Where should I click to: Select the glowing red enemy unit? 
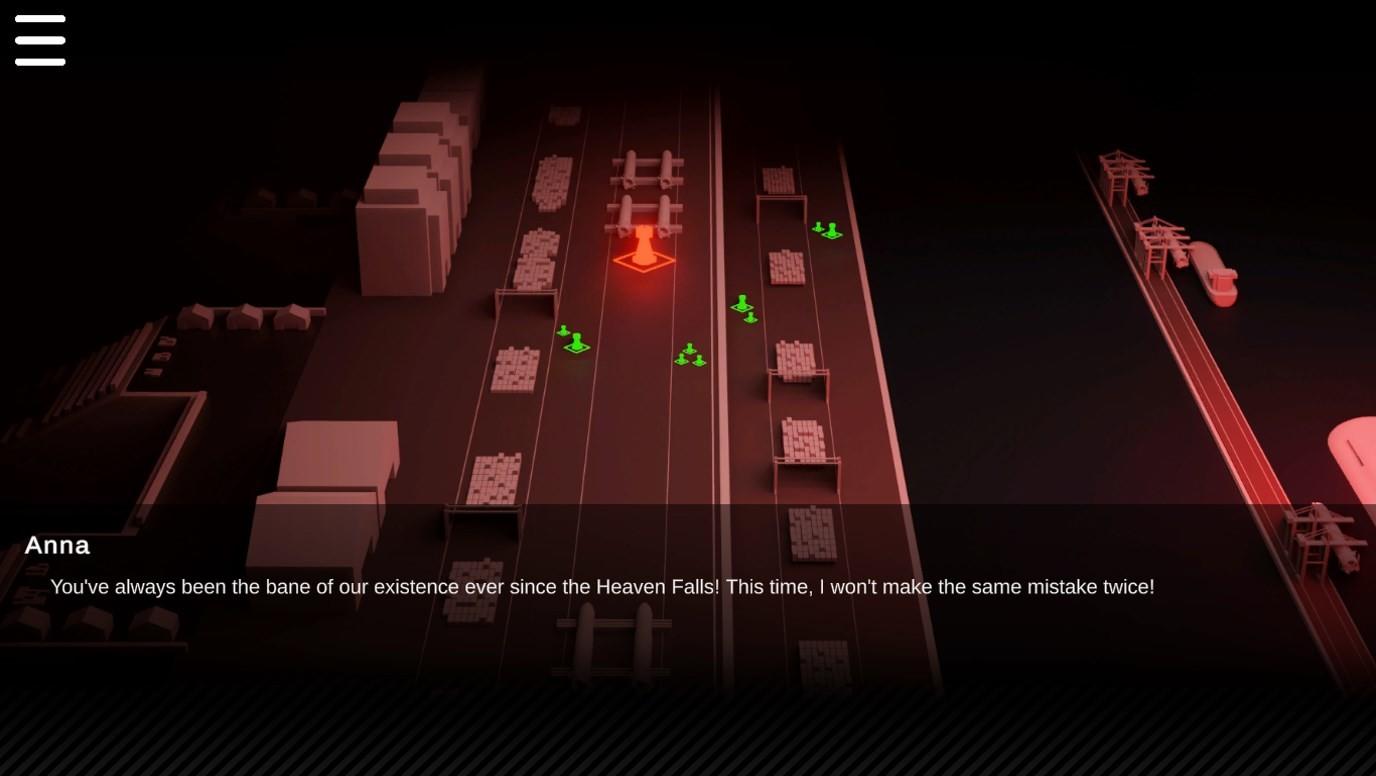645,245
